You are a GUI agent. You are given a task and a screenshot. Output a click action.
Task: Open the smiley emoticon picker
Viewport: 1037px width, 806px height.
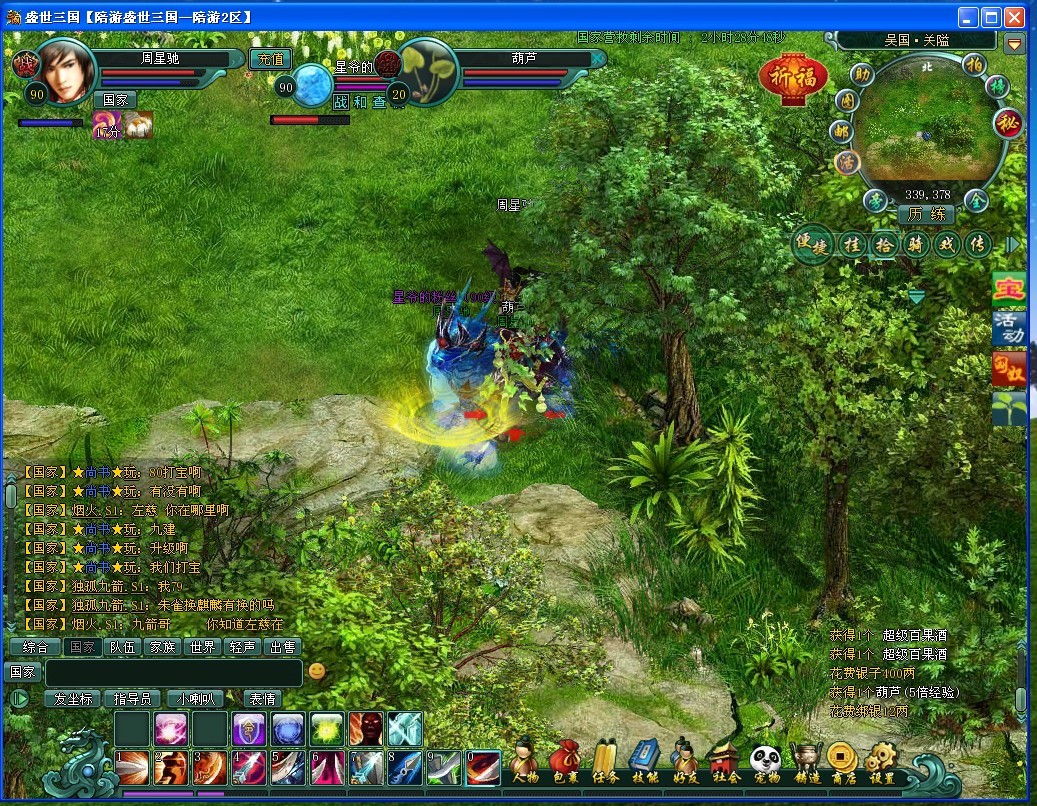tap(317, 671)
